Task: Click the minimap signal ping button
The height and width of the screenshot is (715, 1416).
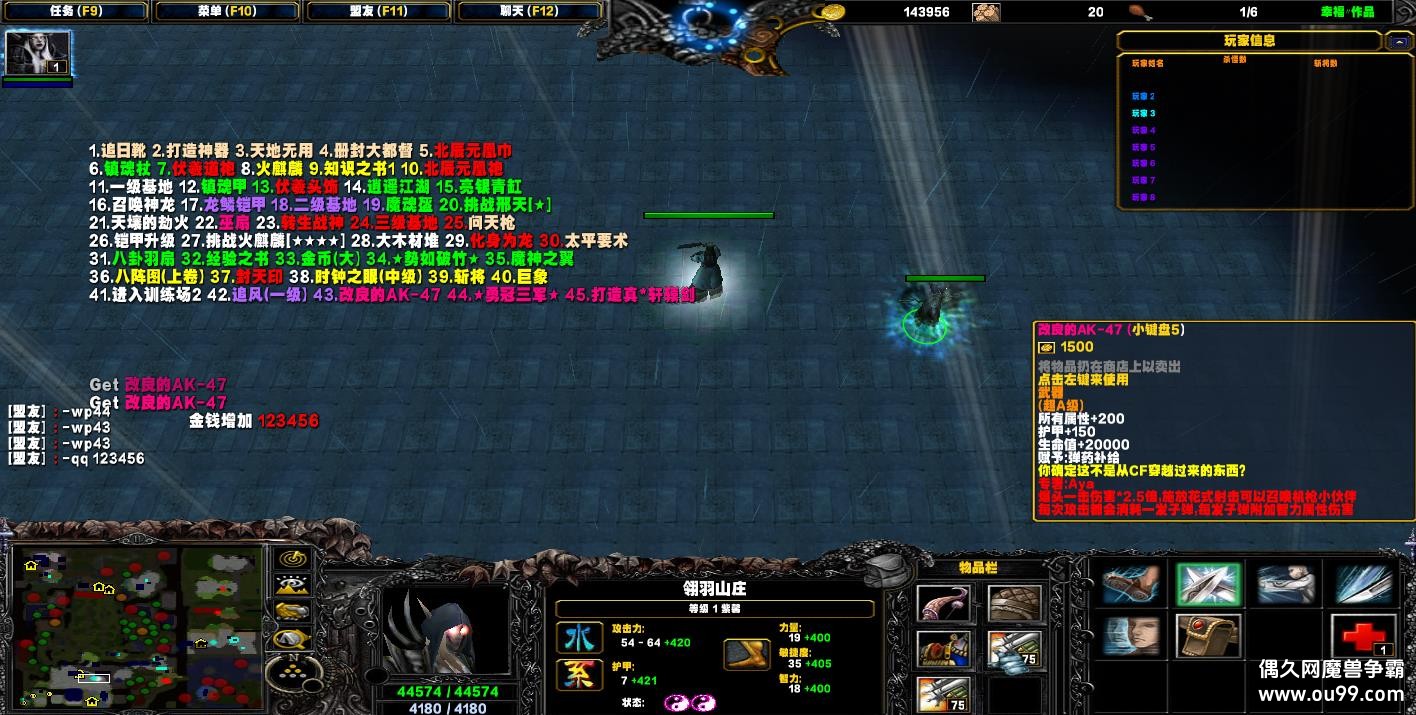Action: tap(293, 559)
